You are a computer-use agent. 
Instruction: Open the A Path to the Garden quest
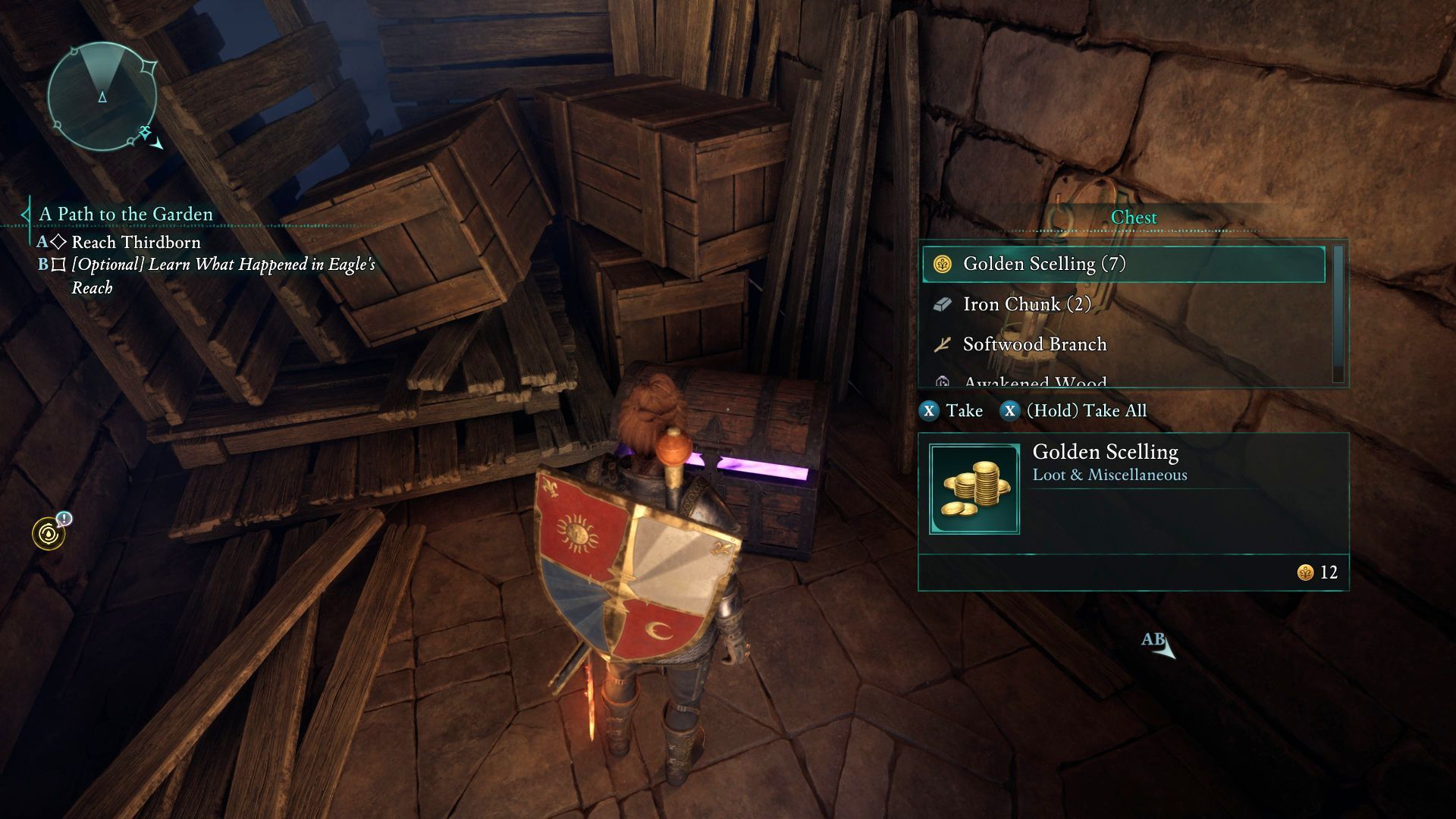point(126,215)
